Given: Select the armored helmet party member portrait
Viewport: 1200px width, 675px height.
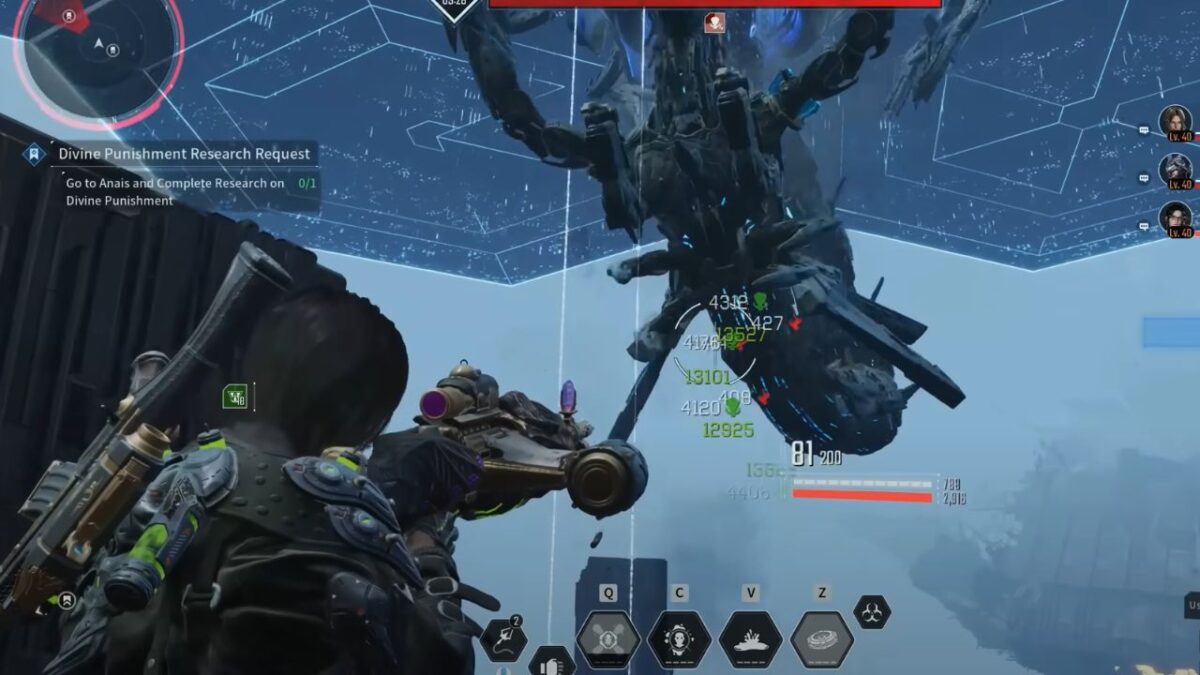Looking at the screenshot, I should tap(1175, 169).
